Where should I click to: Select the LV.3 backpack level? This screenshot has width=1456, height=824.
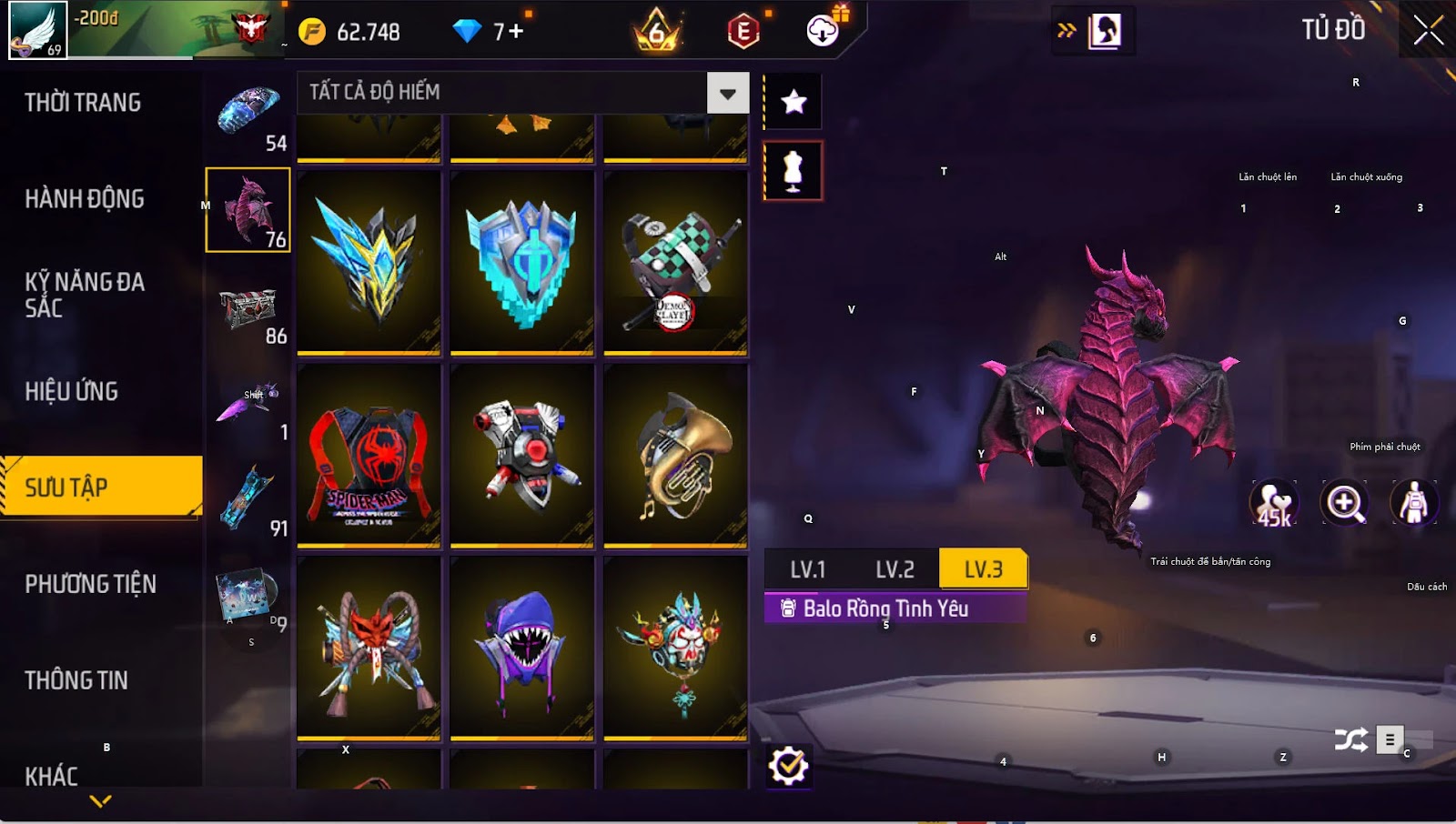point(983,570)
